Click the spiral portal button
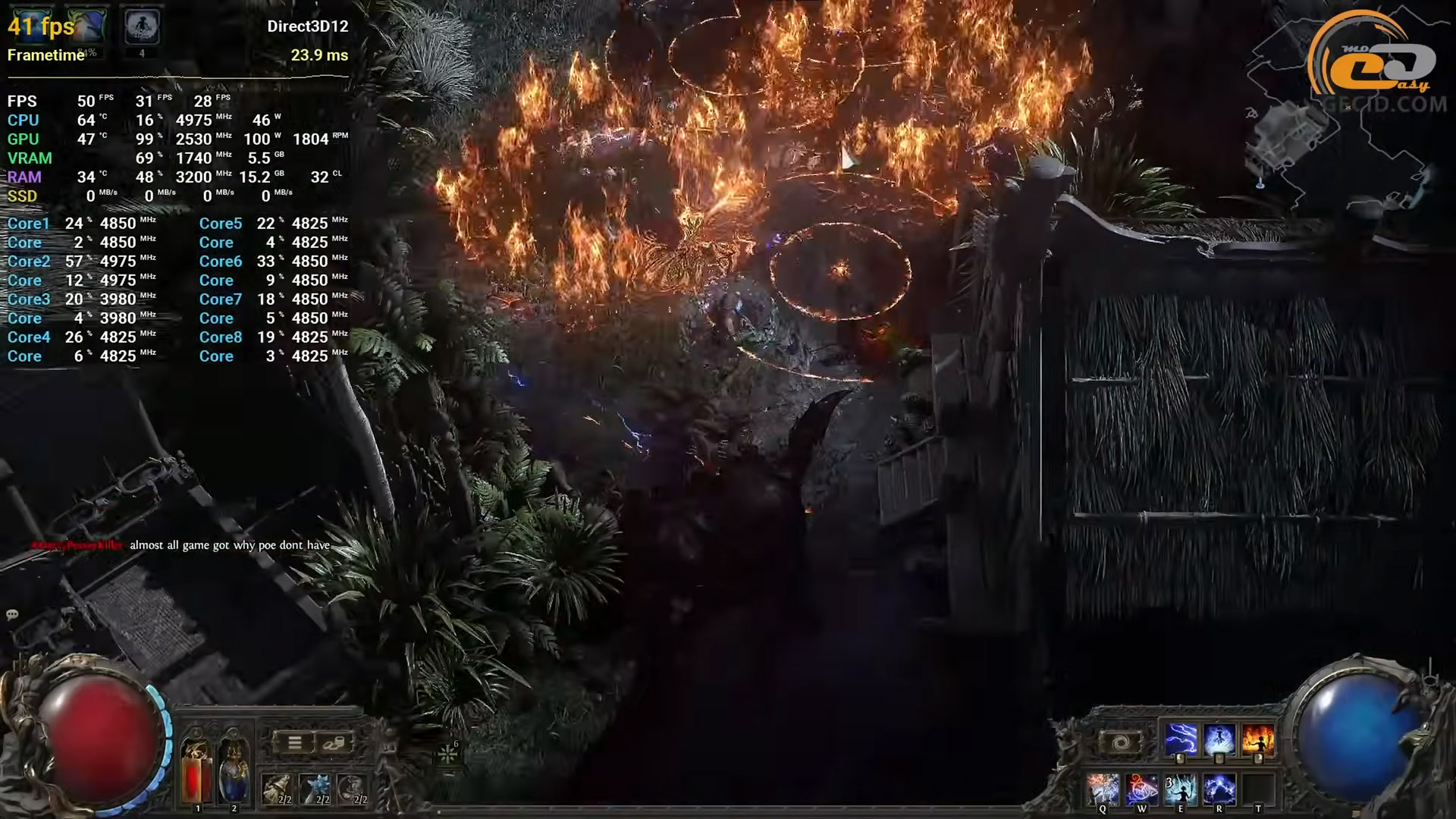This screenshot has height=819, width=1456. point(1122,742)
